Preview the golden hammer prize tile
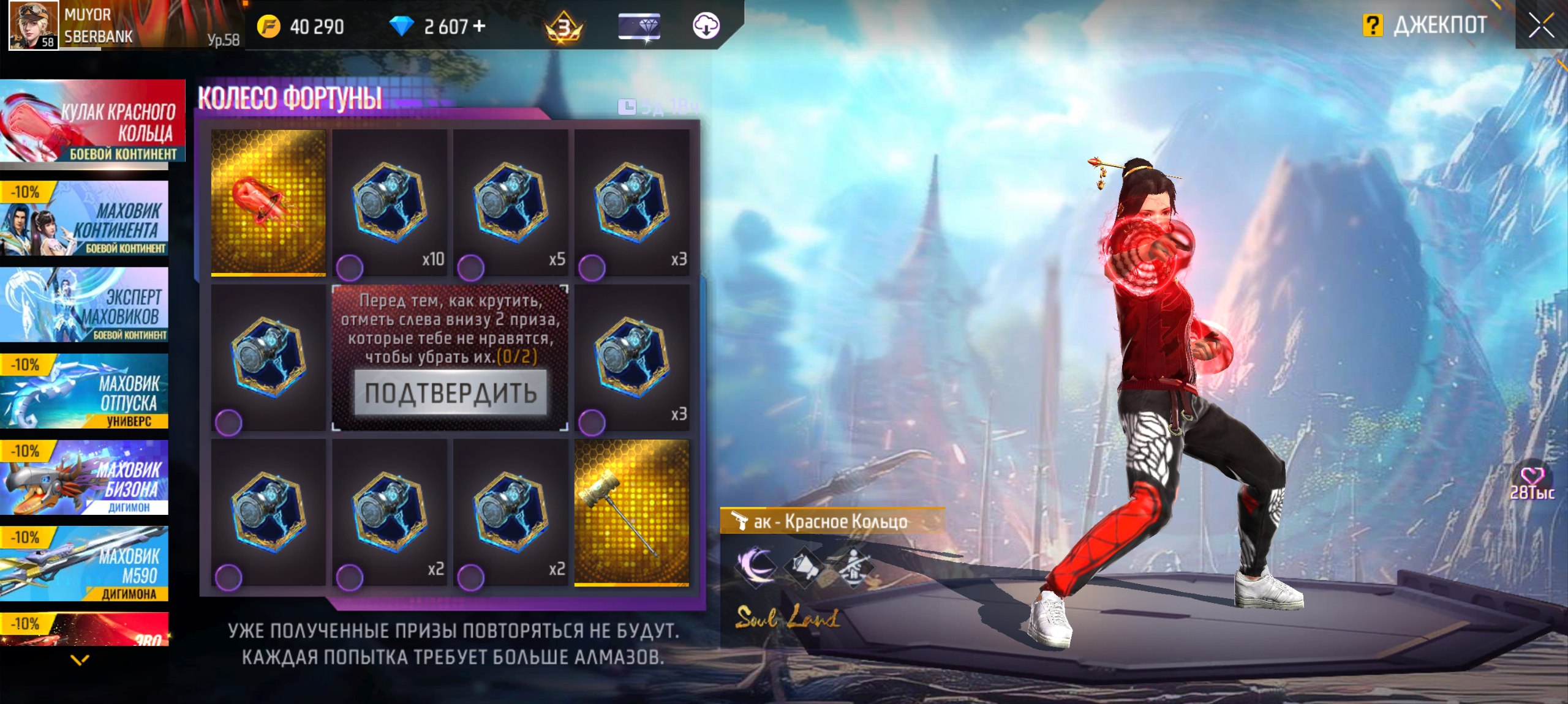The height and width of the screenshot is (704, 1568). [631, 512]
